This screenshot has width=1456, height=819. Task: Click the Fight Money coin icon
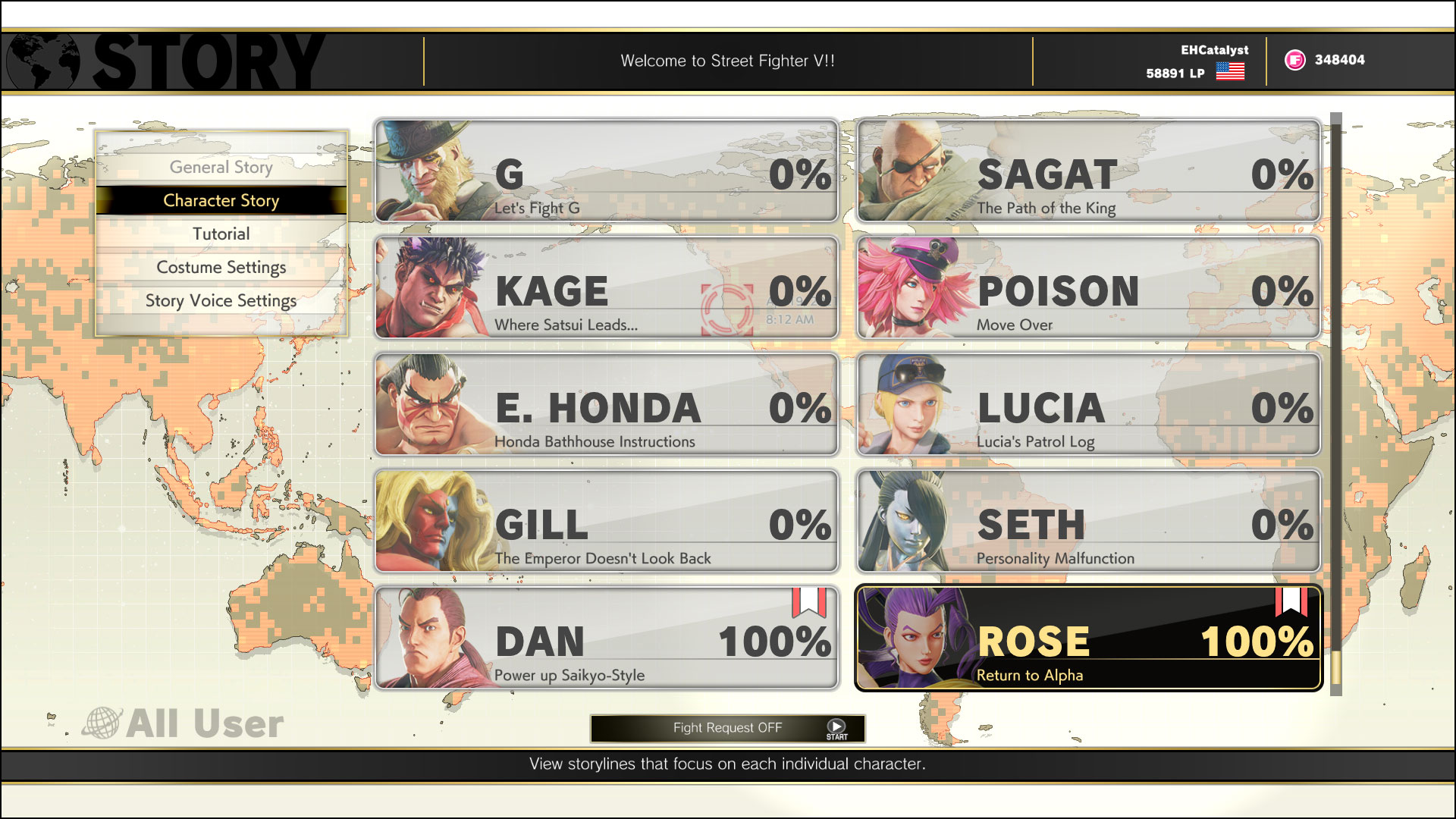(1297, 60)
